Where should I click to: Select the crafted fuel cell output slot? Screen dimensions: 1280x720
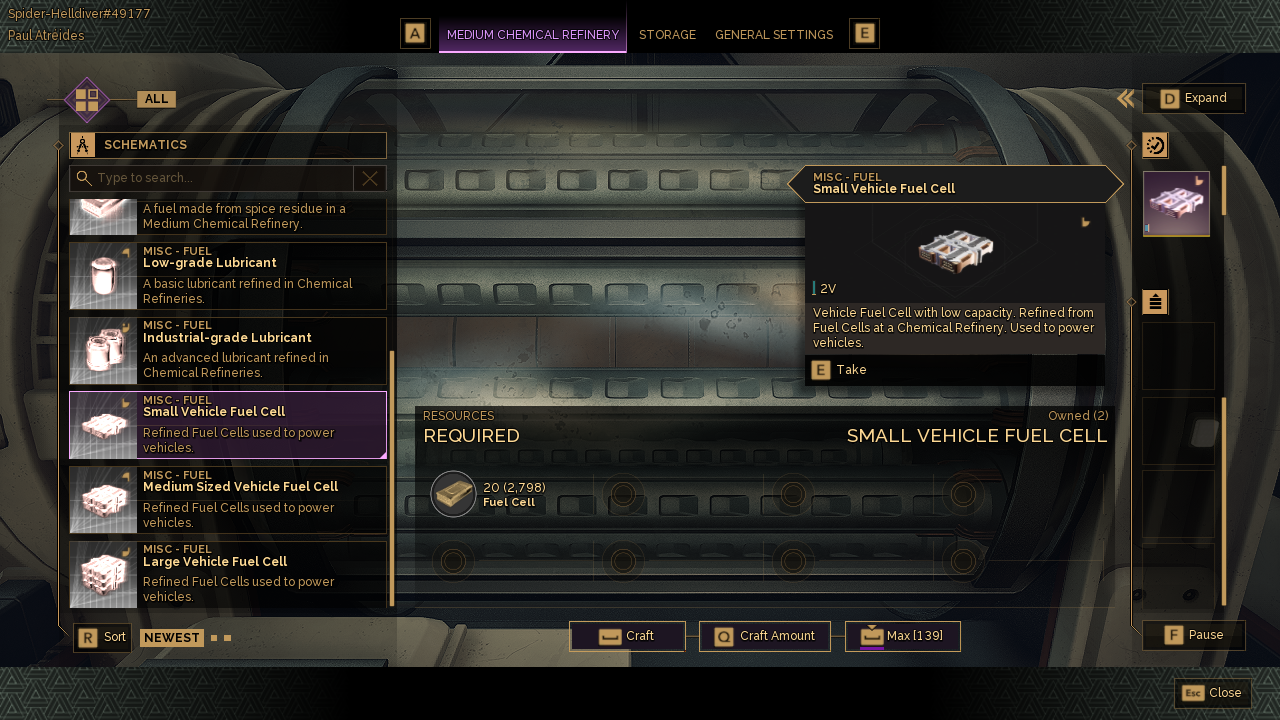pyautogui.click(x=1176, y=204)
